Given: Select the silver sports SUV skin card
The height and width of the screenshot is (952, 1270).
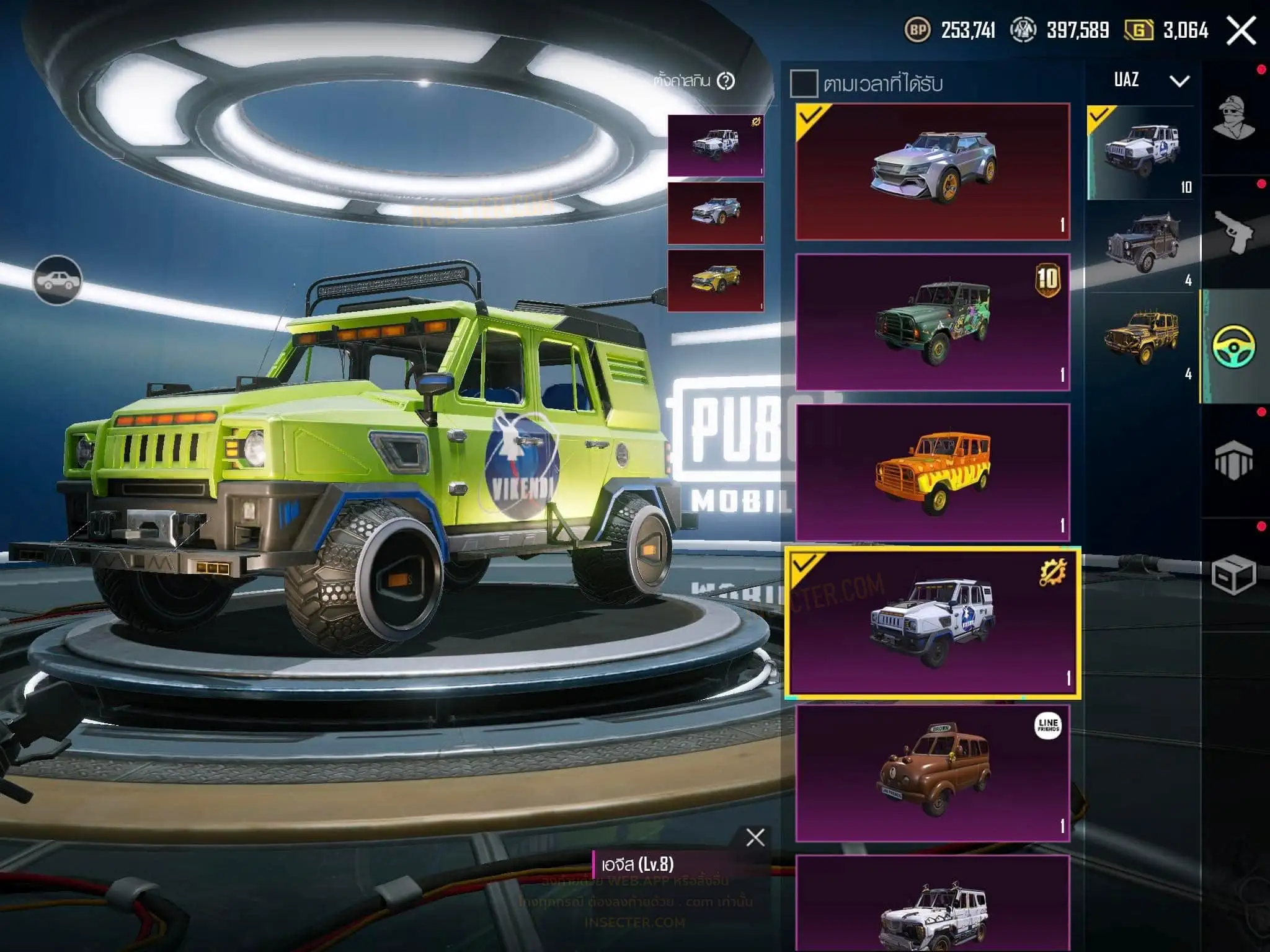Looking at the screenshot, I should click(x=933, y=172).
